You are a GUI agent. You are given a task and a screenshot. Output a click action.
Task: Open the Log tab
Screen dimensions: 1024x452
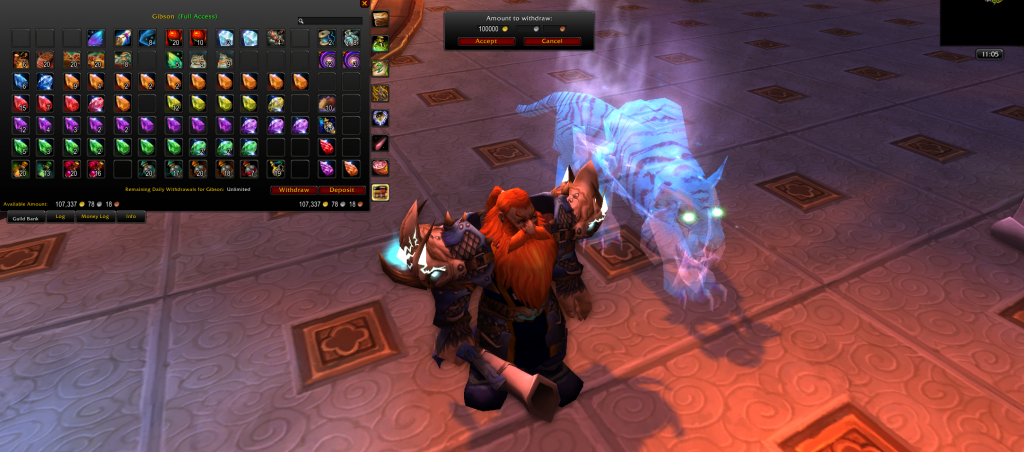pos(60,216)
